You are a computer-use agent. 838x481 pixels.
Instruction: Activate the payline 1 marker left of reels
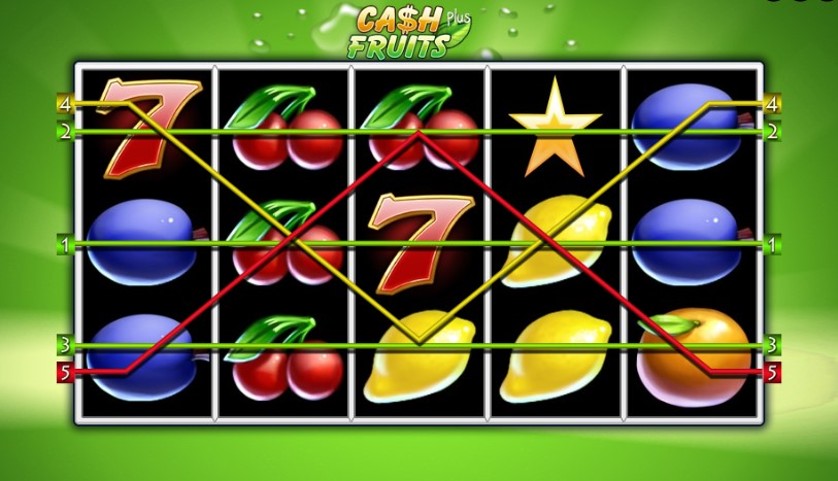(65, 243)
